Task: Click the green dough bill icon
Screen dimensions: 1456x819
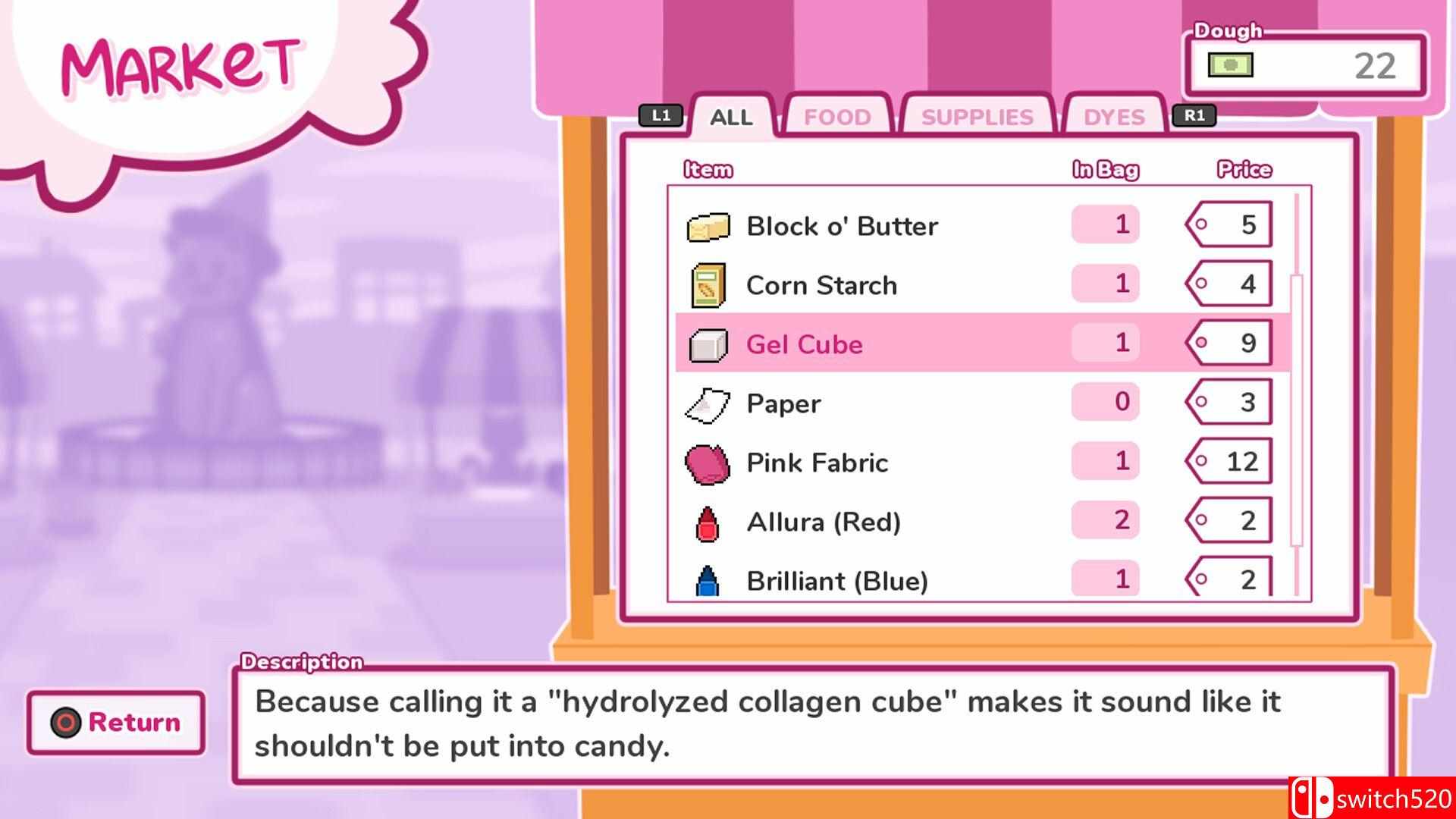Action: [x=1229, y=64]
